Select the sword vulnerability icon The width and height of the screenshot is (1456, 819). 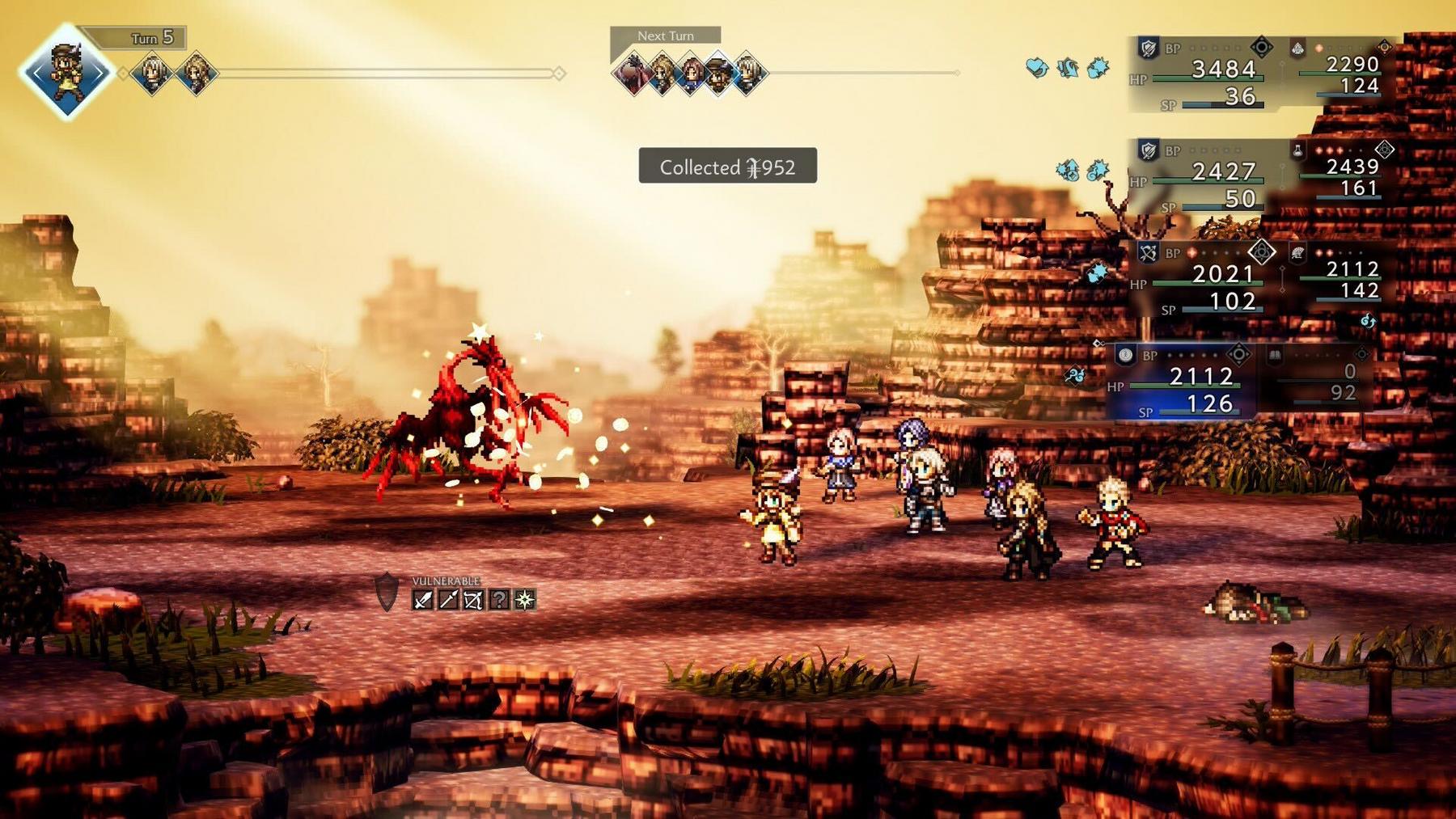point(423,601)
